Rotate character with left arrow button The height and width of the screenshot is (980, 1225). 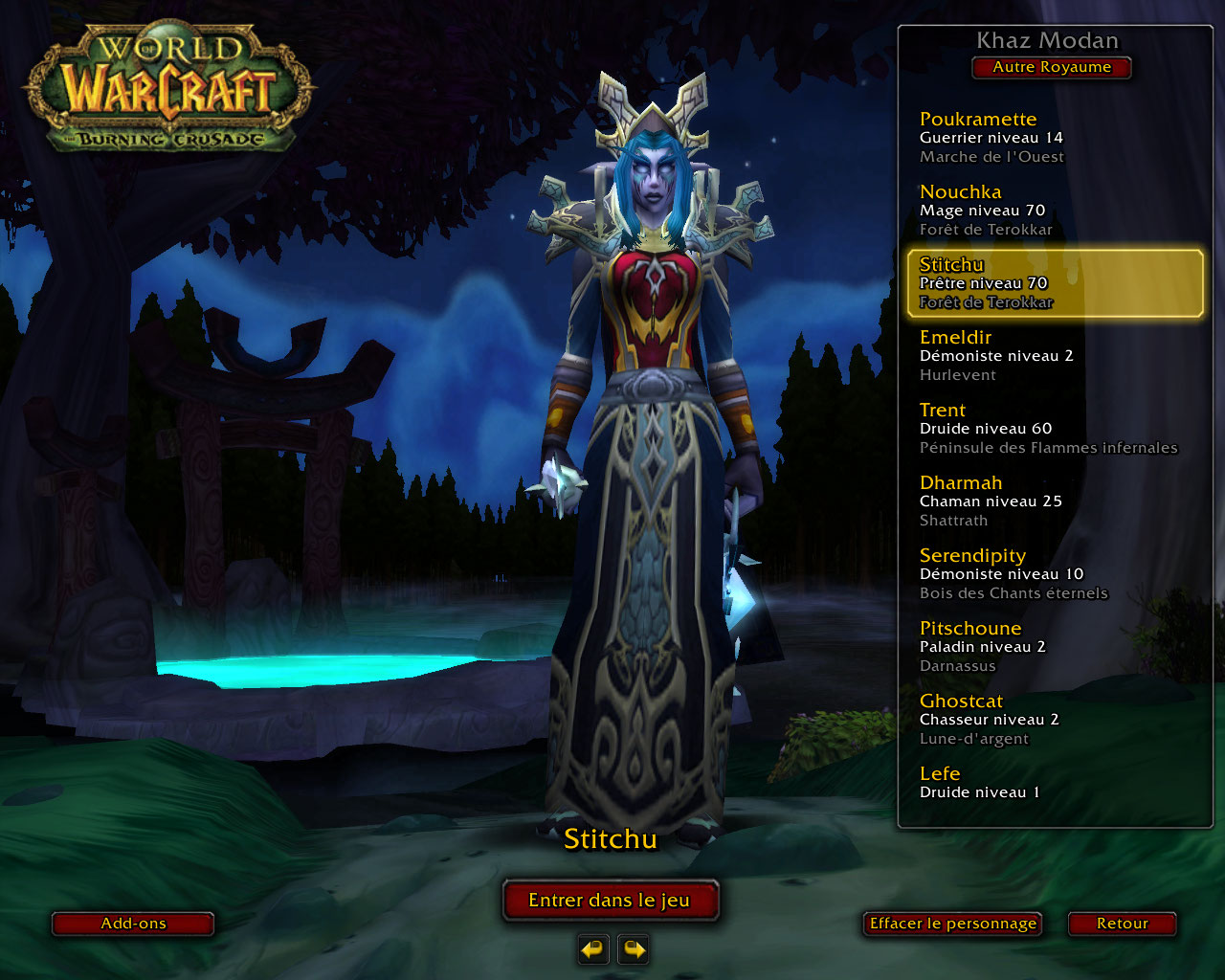[593, 949]
